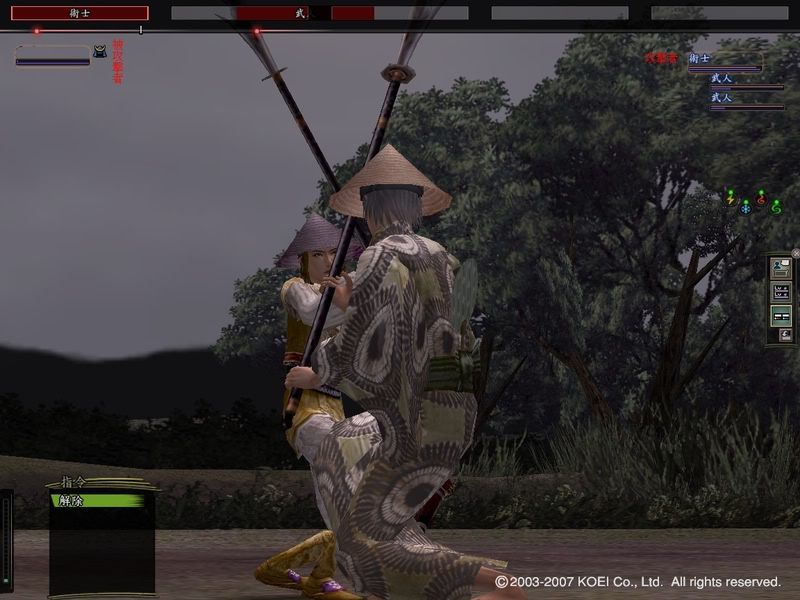Viewport: 800px width, 600px height.
Task: Close the side toolbar with the X button
Action: (x=795, y=253)
